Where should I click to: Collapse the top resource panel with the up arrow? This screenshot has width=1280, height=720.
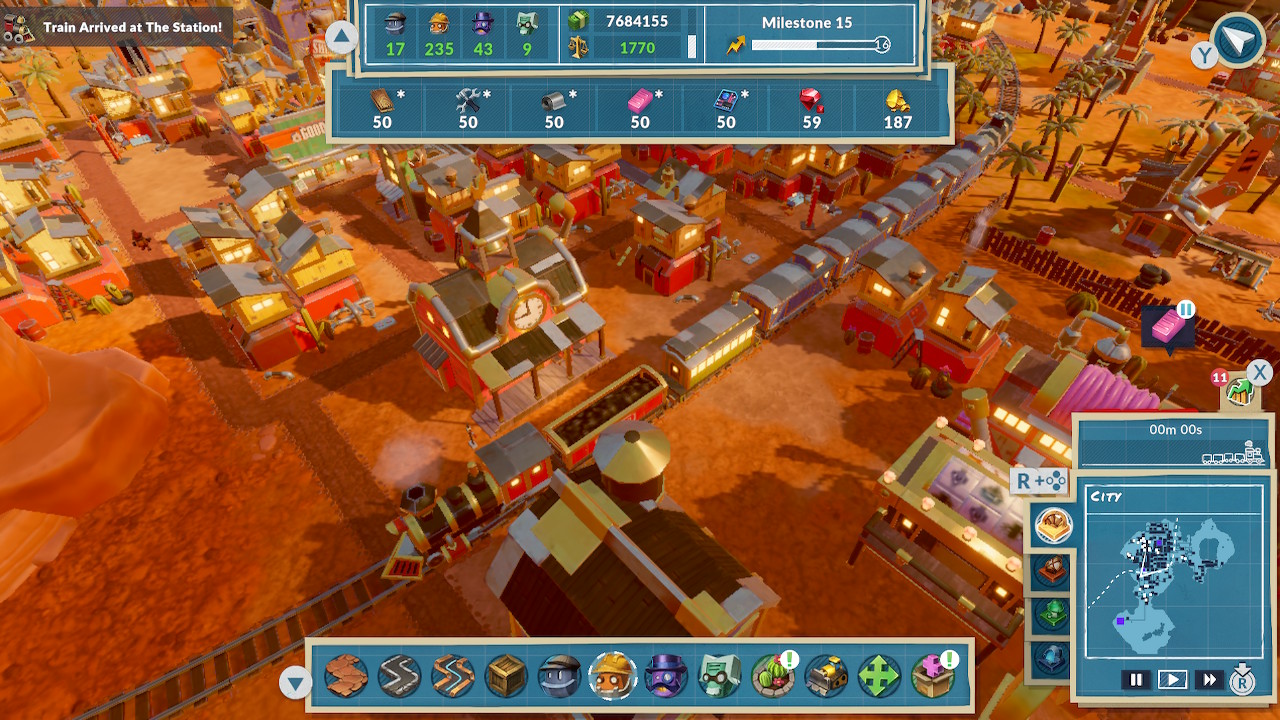pos(341,39)
